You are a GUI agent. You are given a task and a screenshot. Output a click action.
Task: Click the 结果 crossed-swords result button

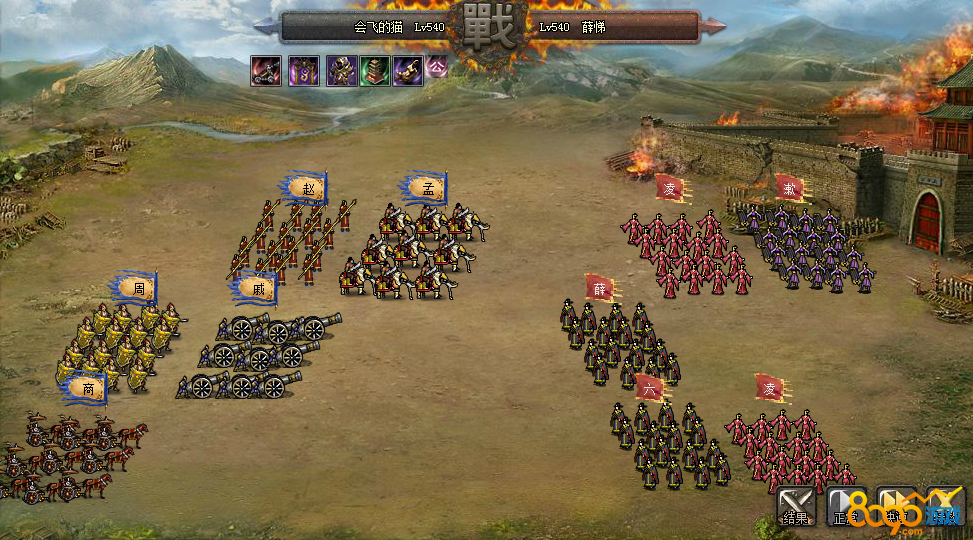pyautogui.click(x=797, y=507)
